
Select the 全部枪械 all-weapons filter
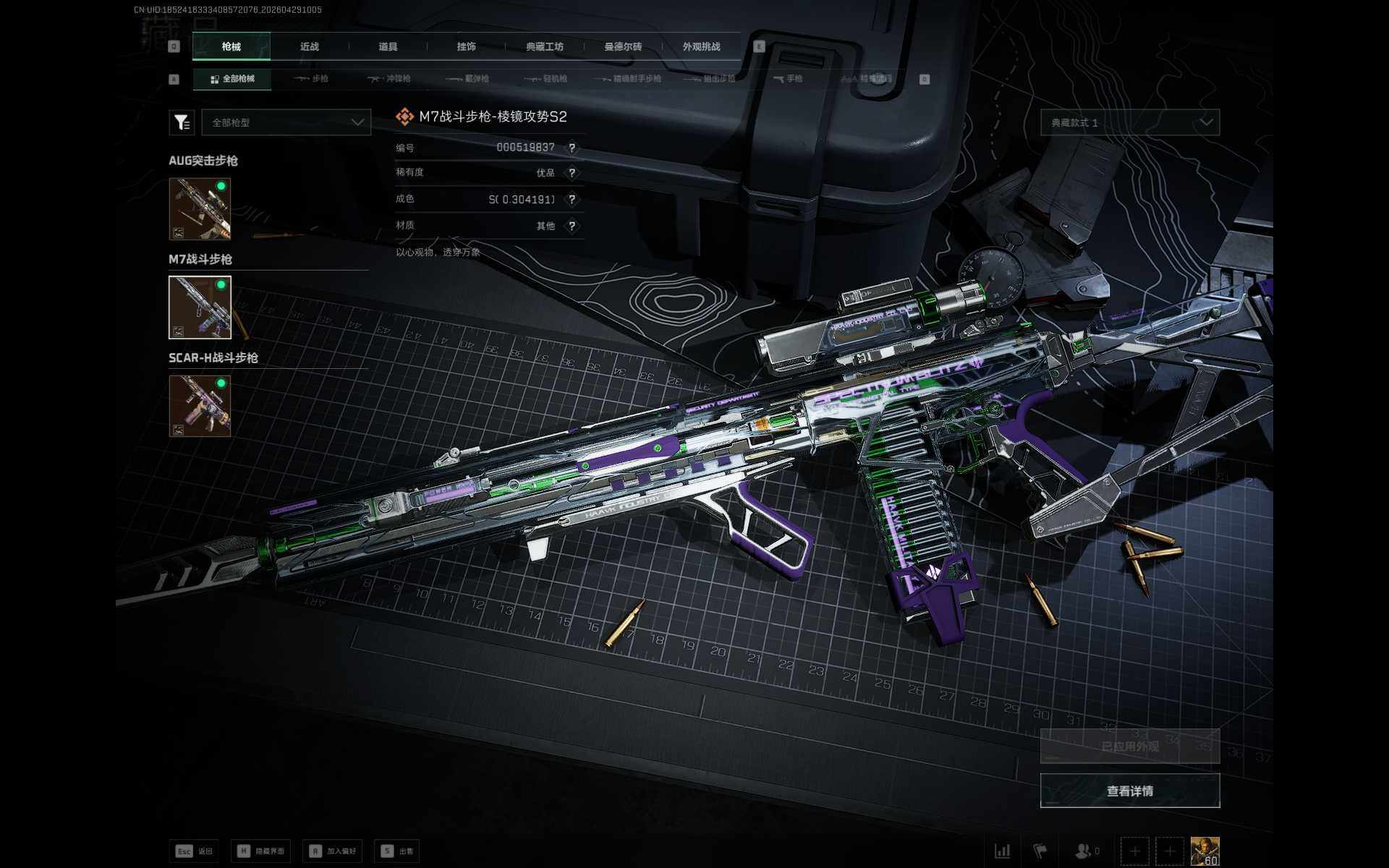click(232, 79)
